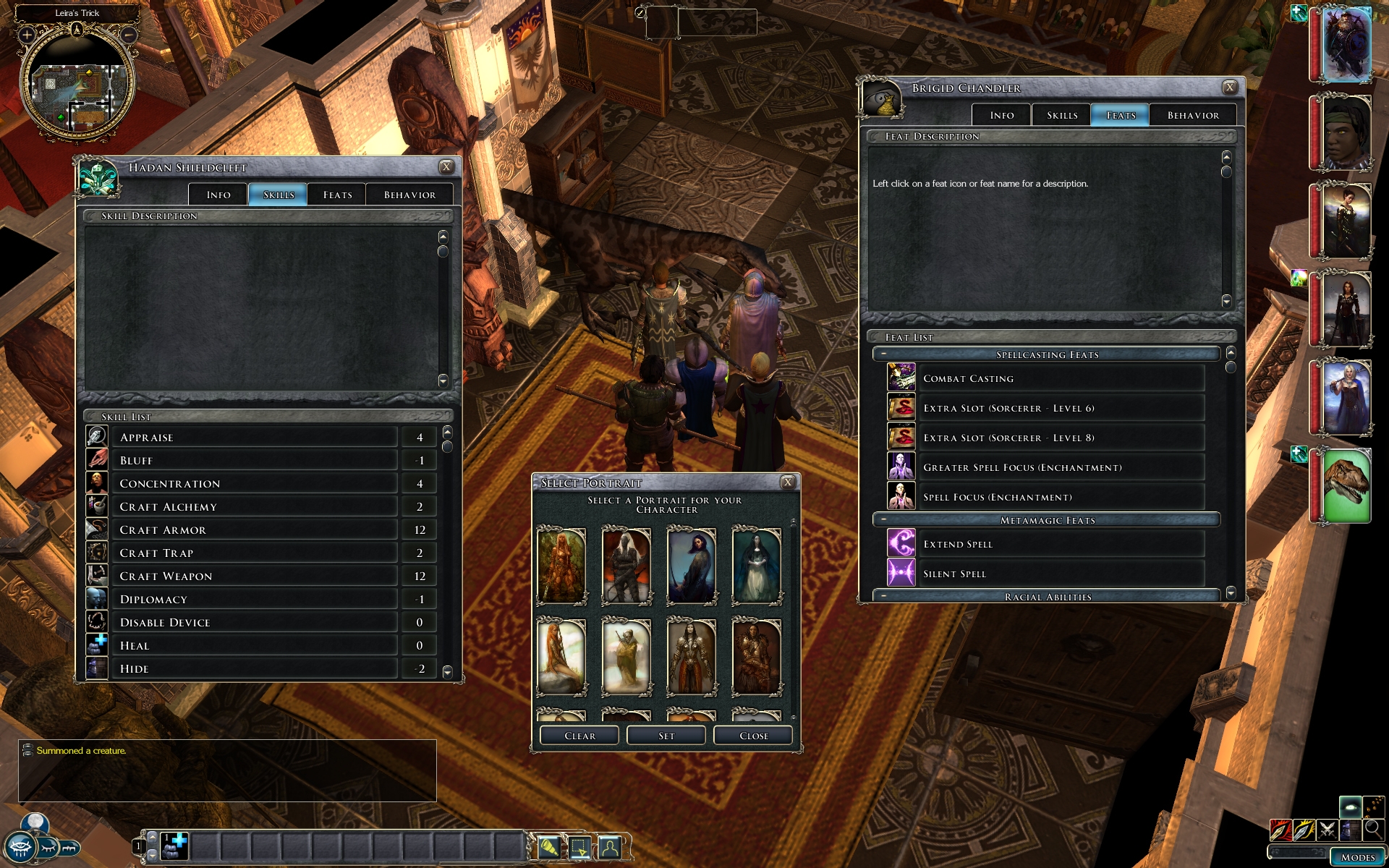Select the Craft Armor skill row
The width and height of the screenshot is (1389, 868).
pos(255,530)
